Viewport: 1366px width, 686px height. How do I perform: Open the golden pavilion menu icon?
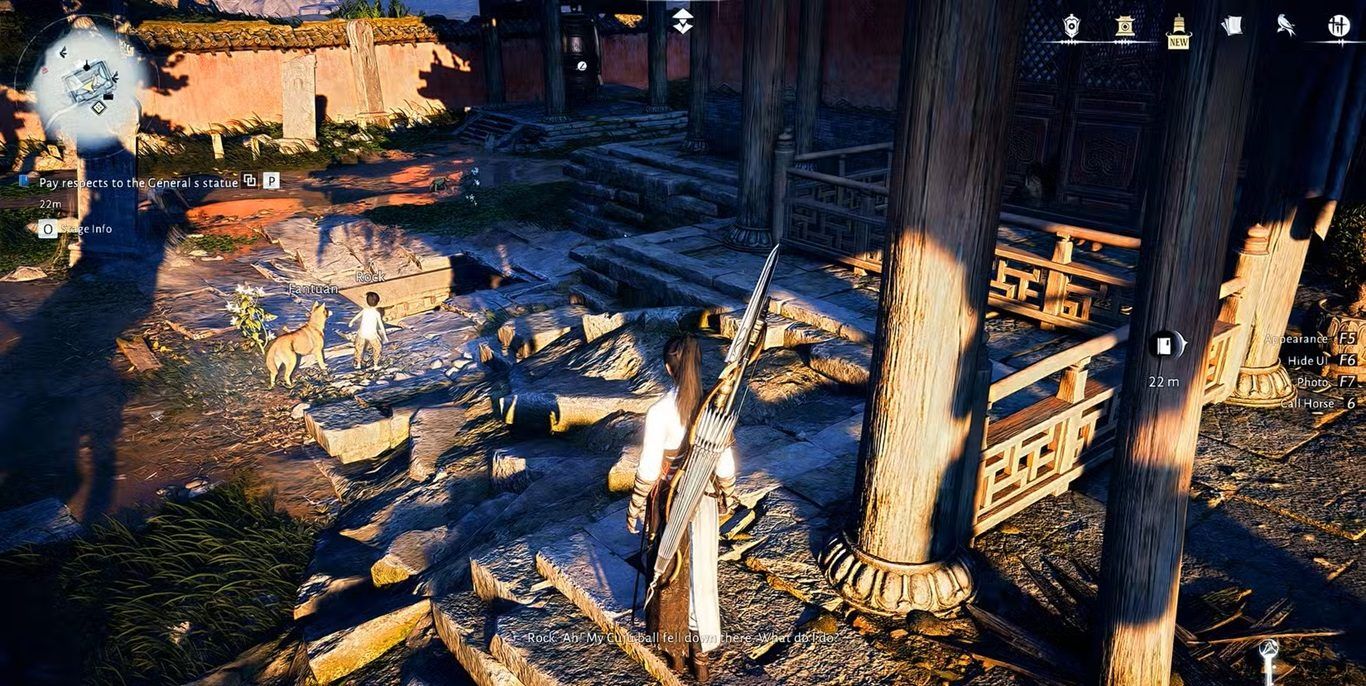[1125, 26]
